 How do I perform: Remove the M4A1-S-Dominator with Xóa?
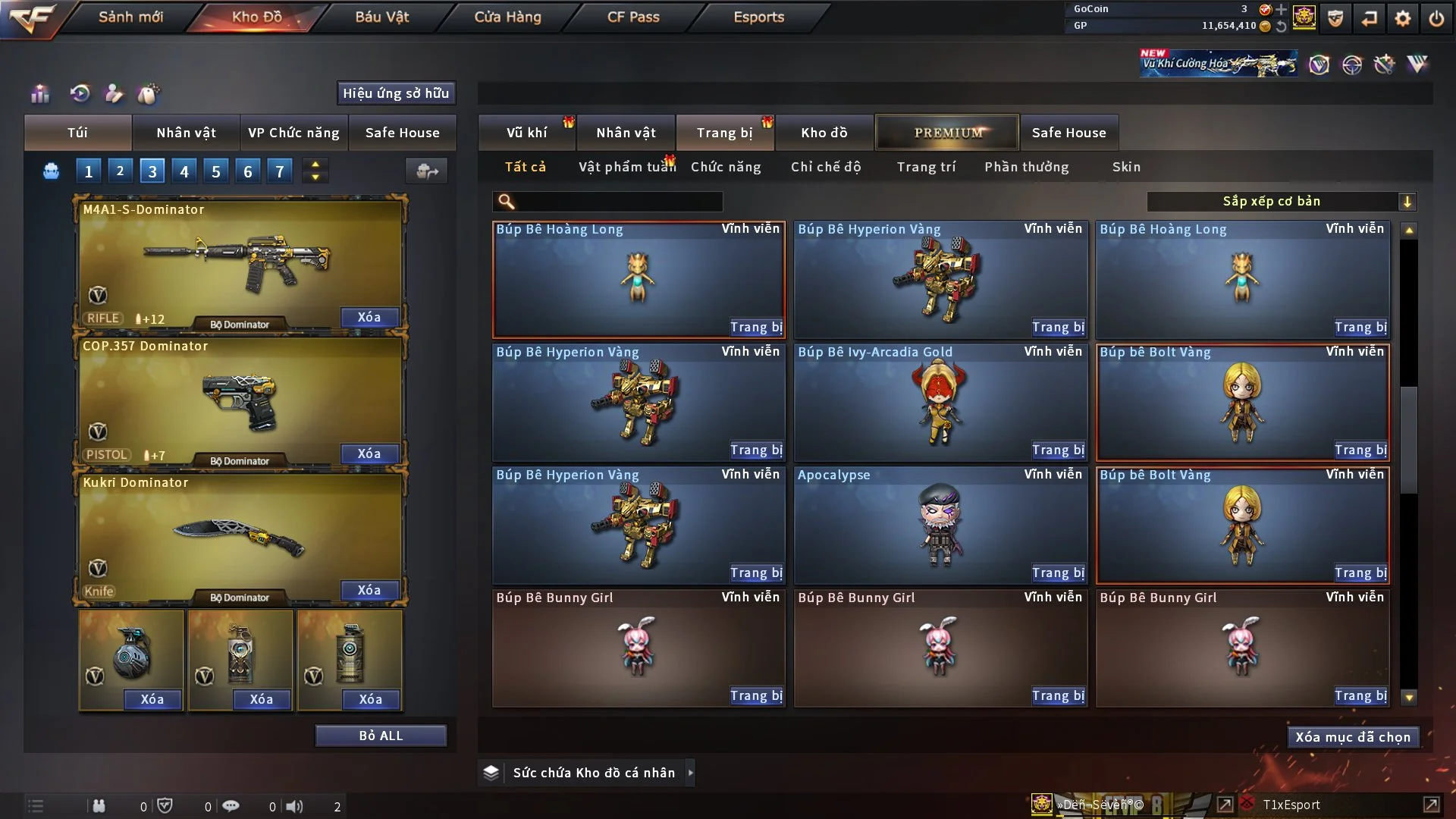(369, 317)
